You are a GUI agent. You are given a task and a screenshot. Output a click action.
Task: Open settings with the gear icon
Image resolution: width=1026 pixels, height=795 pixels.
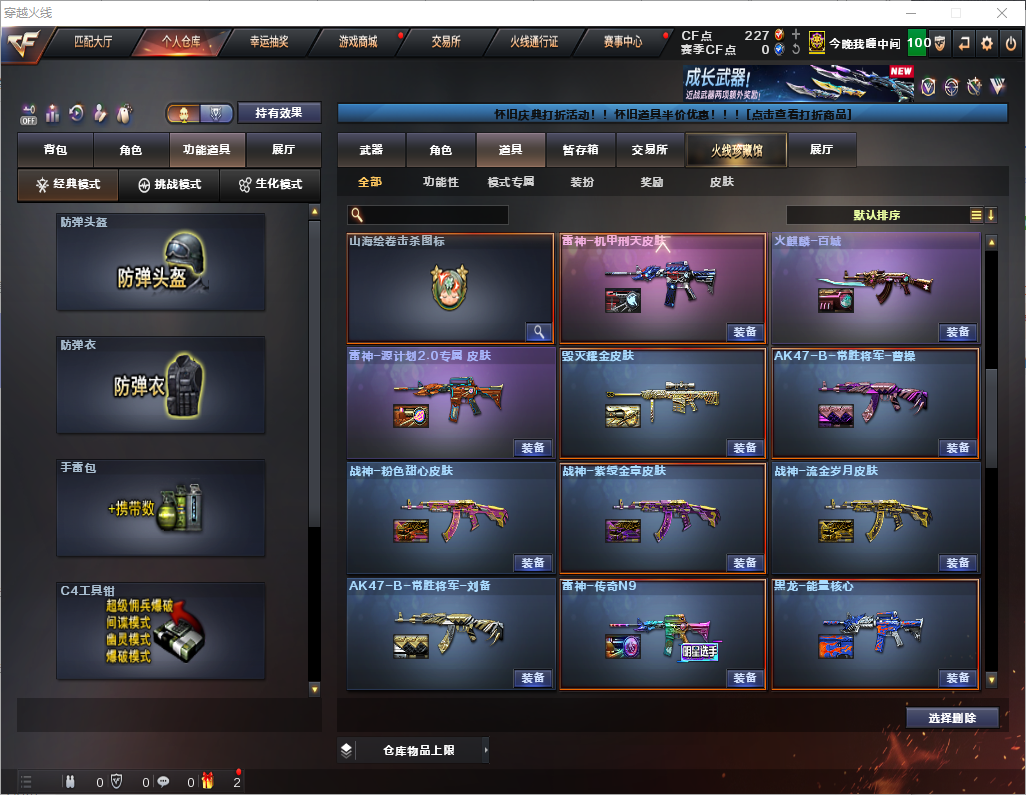coord(987,43)
